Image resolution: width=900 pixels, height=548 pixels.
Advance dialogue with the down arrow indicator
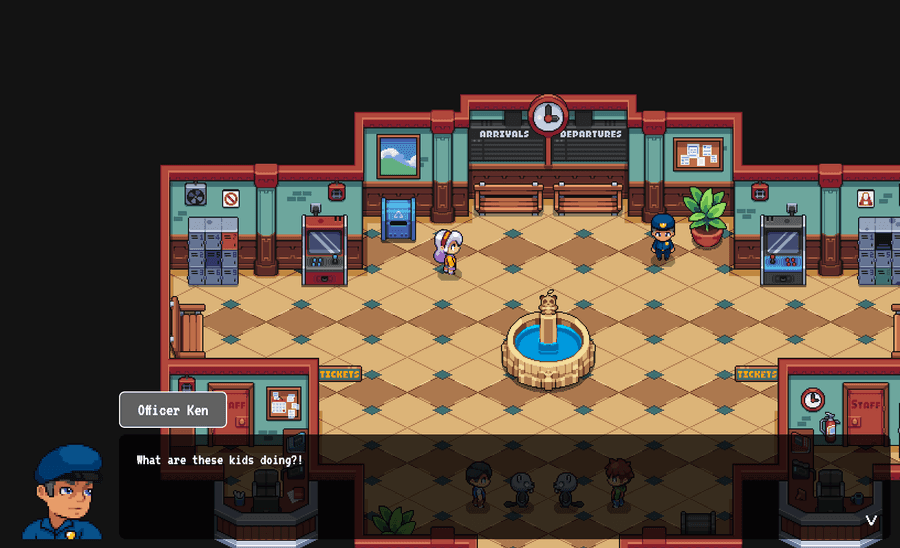tap(871, 520)
